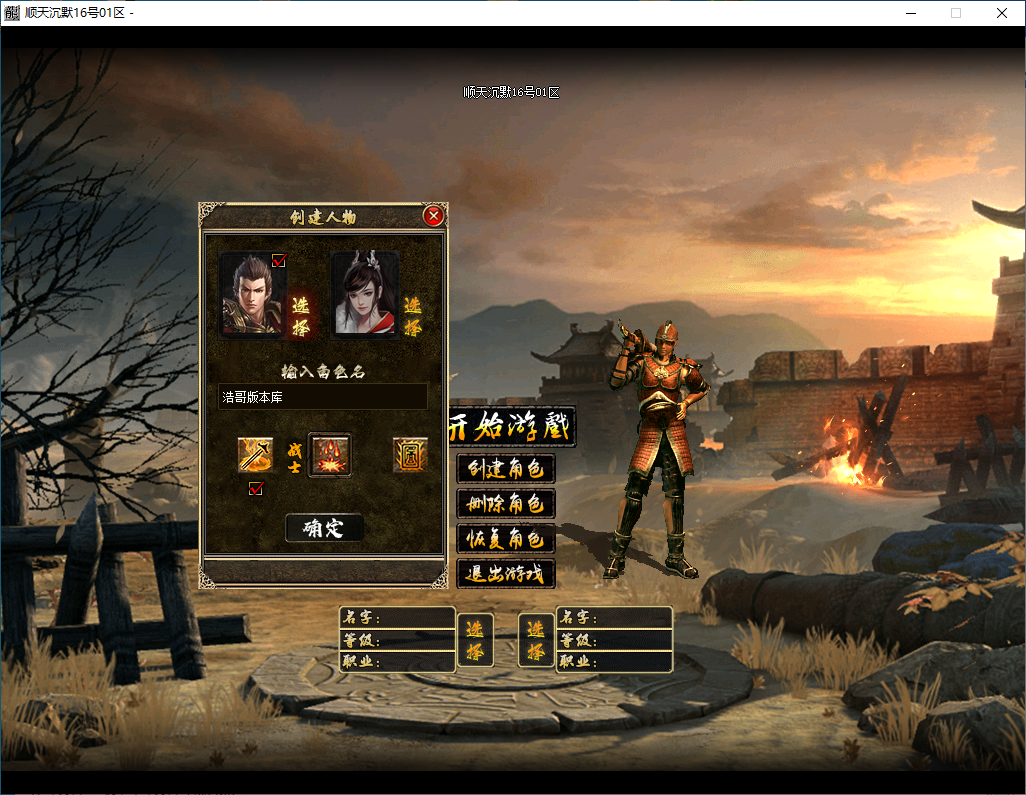The height and width of the screenshot is (795, 1026).
Task: Select the warrior class flaming sword icon
Action: [x=255, y=455]
